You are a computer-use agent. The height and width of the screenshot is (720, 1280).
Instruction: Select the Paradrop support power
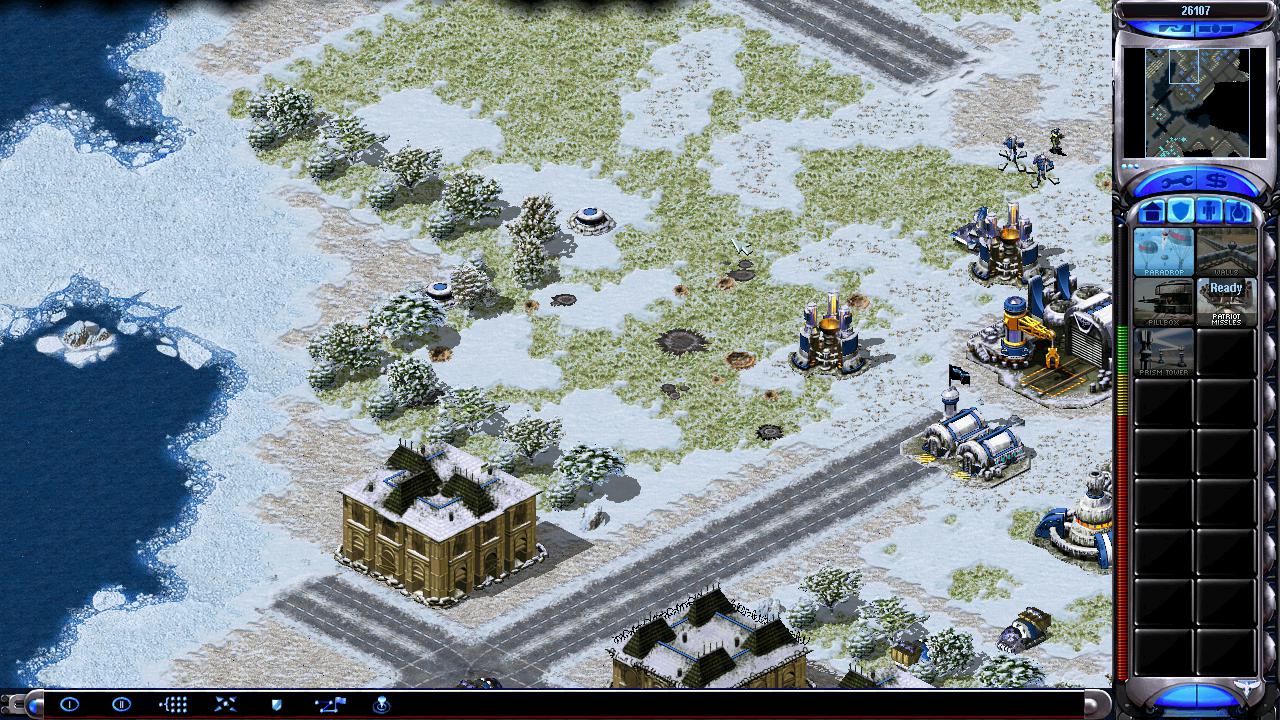pos(1163,251)
